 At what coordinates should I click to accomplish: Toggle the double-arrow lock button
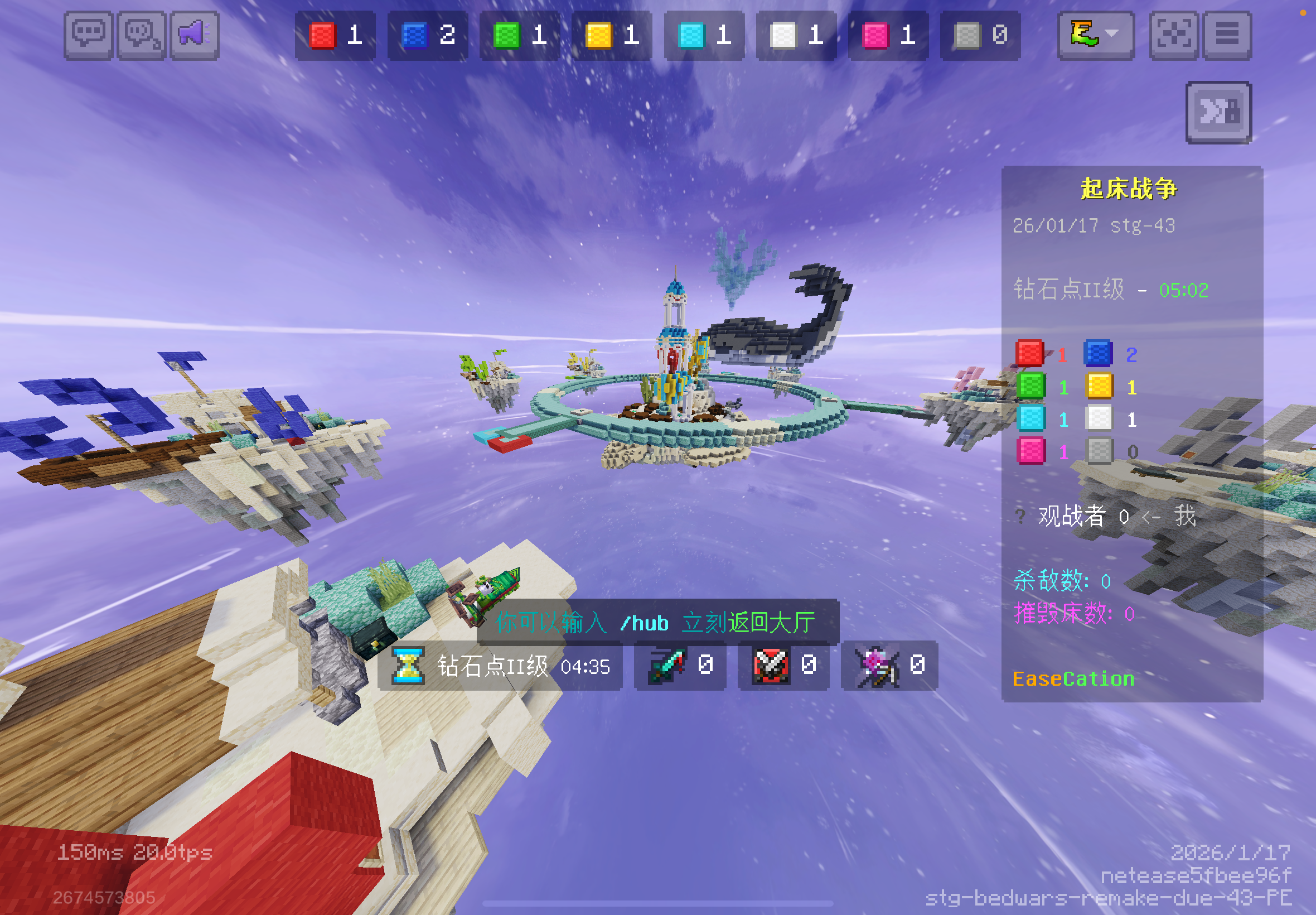pos(1218,112)
